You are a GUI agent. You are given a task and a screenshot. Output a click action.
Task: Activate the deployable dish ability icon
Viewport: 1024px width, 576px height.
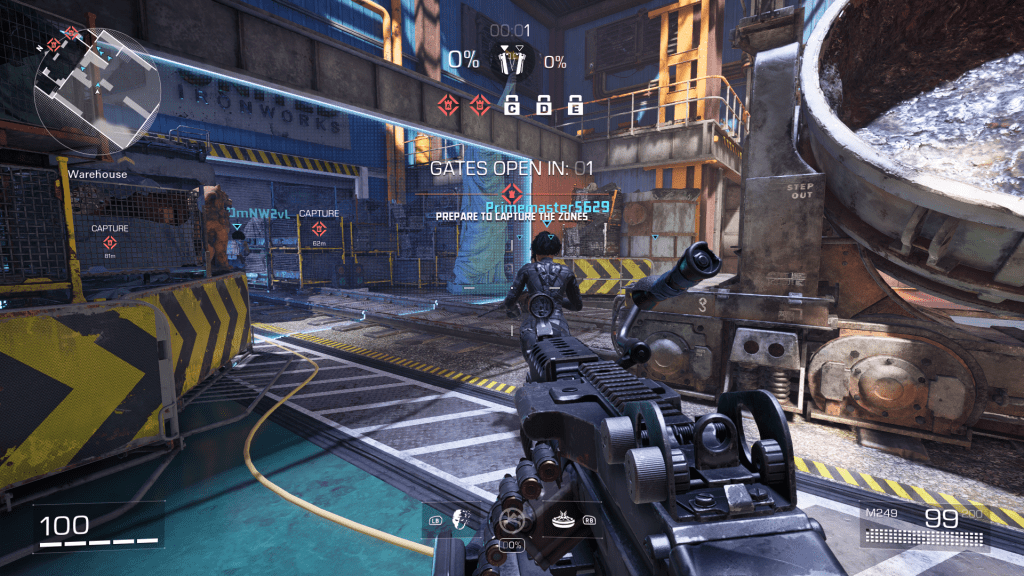[x=563, y=519]
